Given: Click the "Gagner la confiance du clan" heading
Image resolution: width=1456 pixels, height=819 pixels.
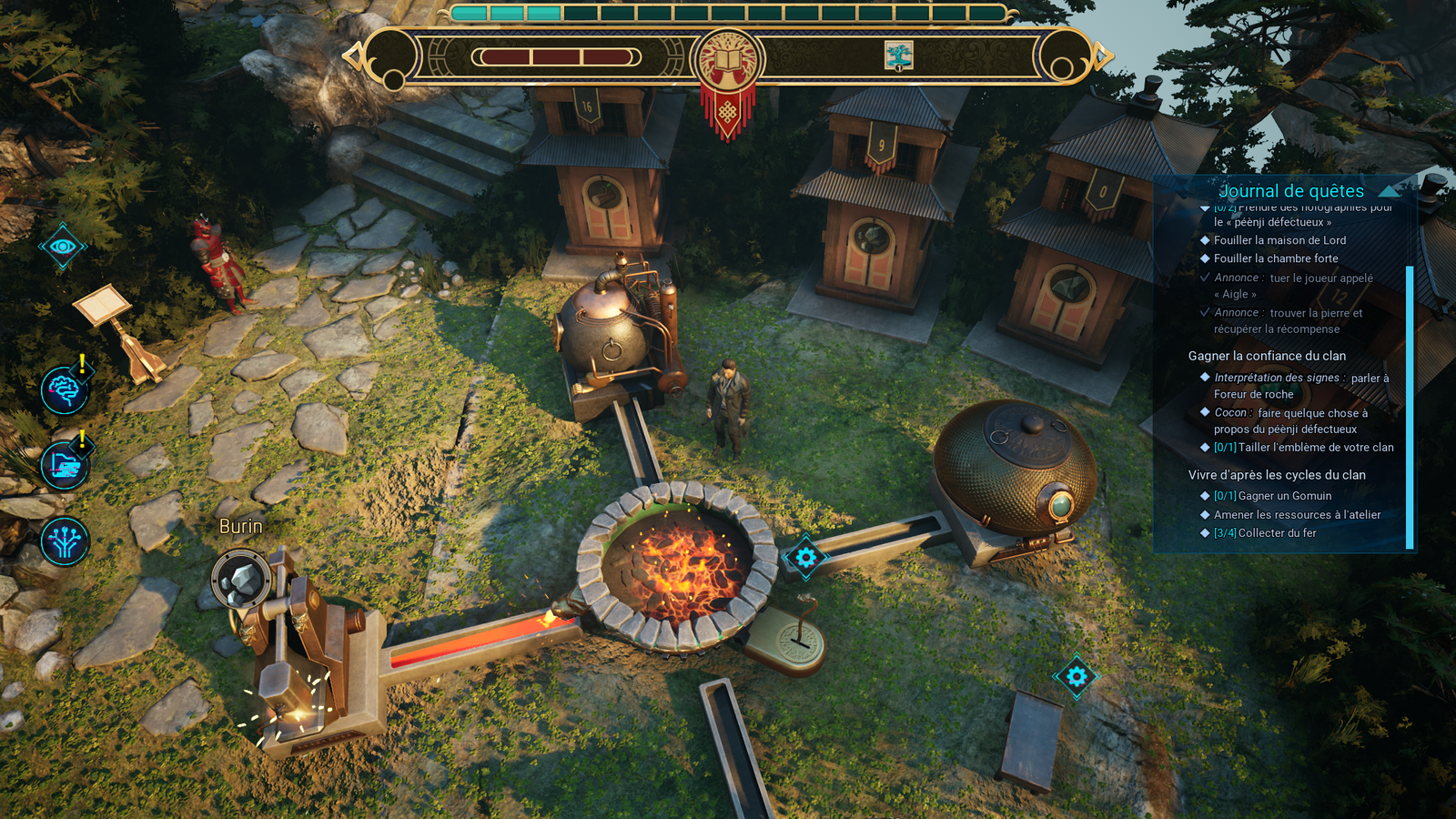Looking at the screenshot, I should [x=1267, y=356].
